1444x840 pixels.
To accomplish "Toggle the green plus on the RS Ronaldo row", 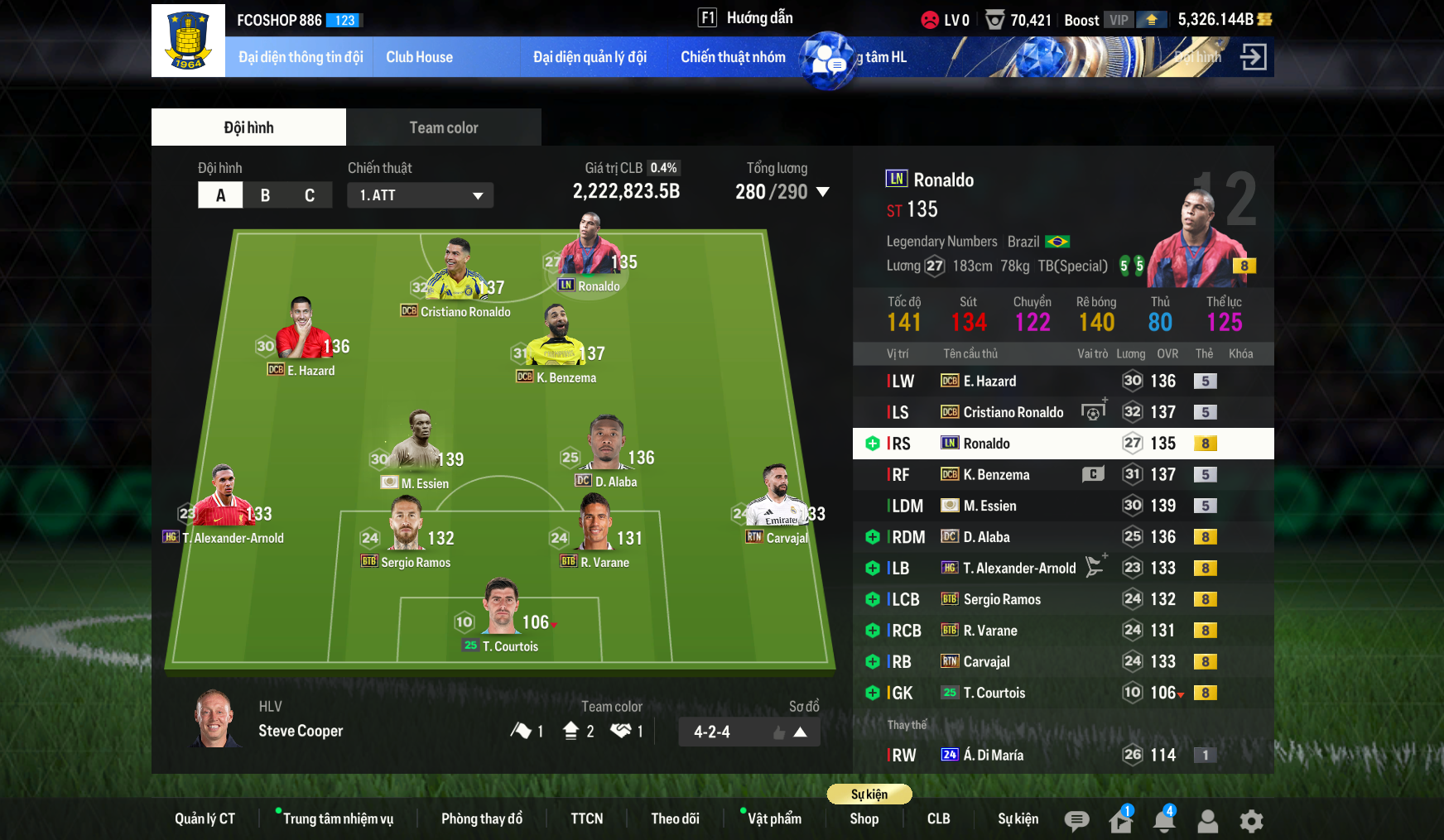I will tap(872, 444).
